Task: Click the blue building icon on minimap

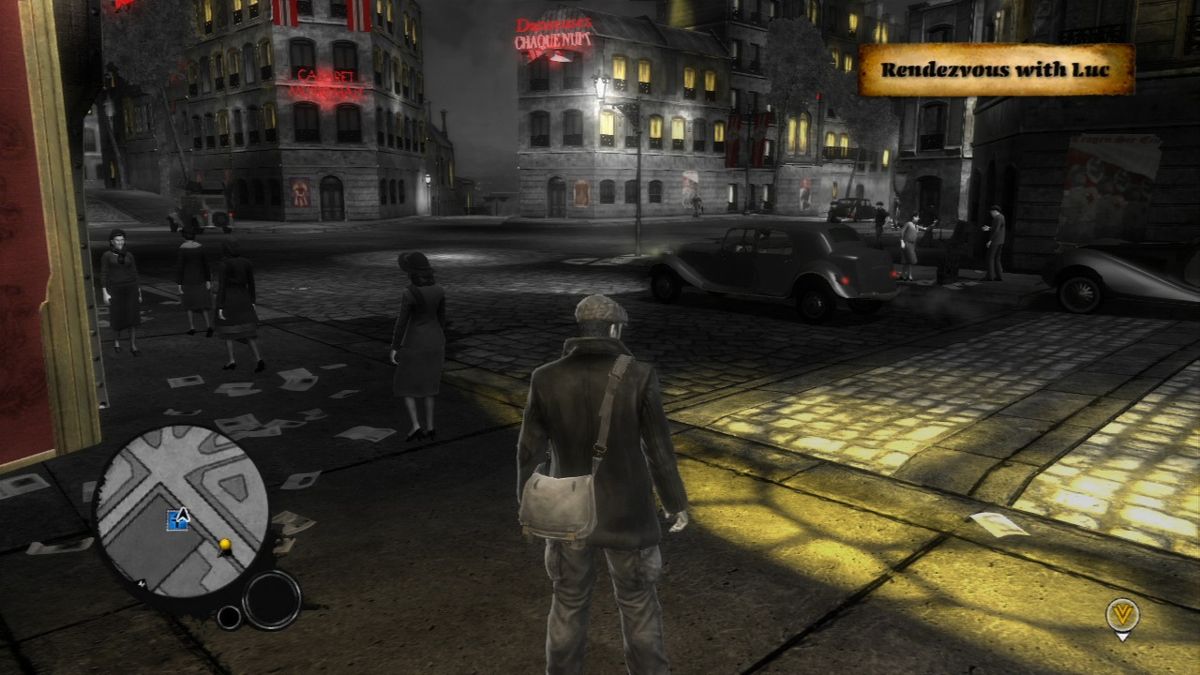Action: pos(176,519)
